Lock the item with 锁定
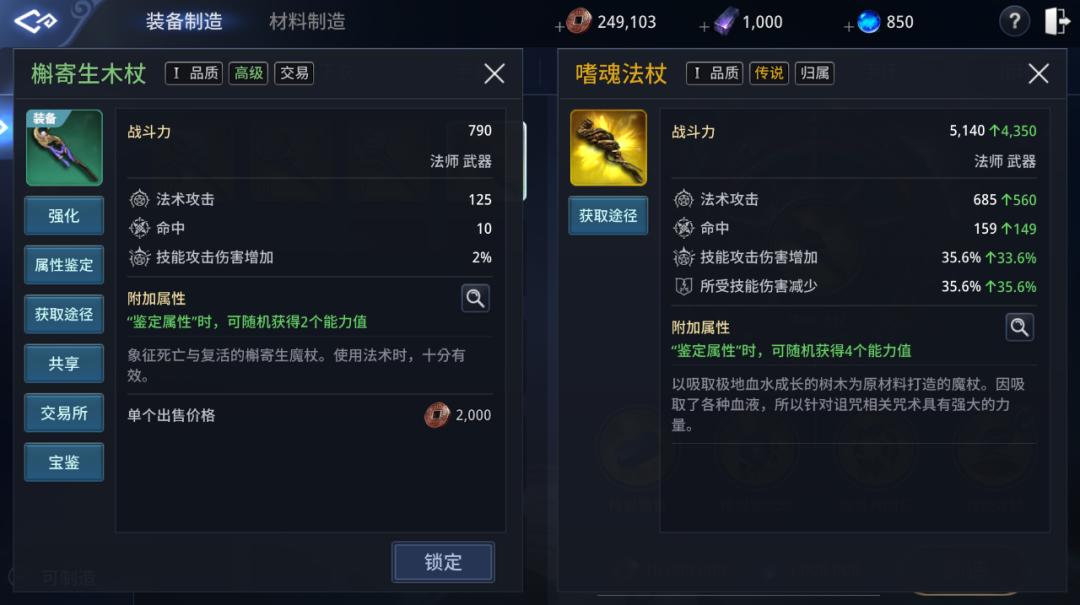1080x605 pixels. [442, 562]
